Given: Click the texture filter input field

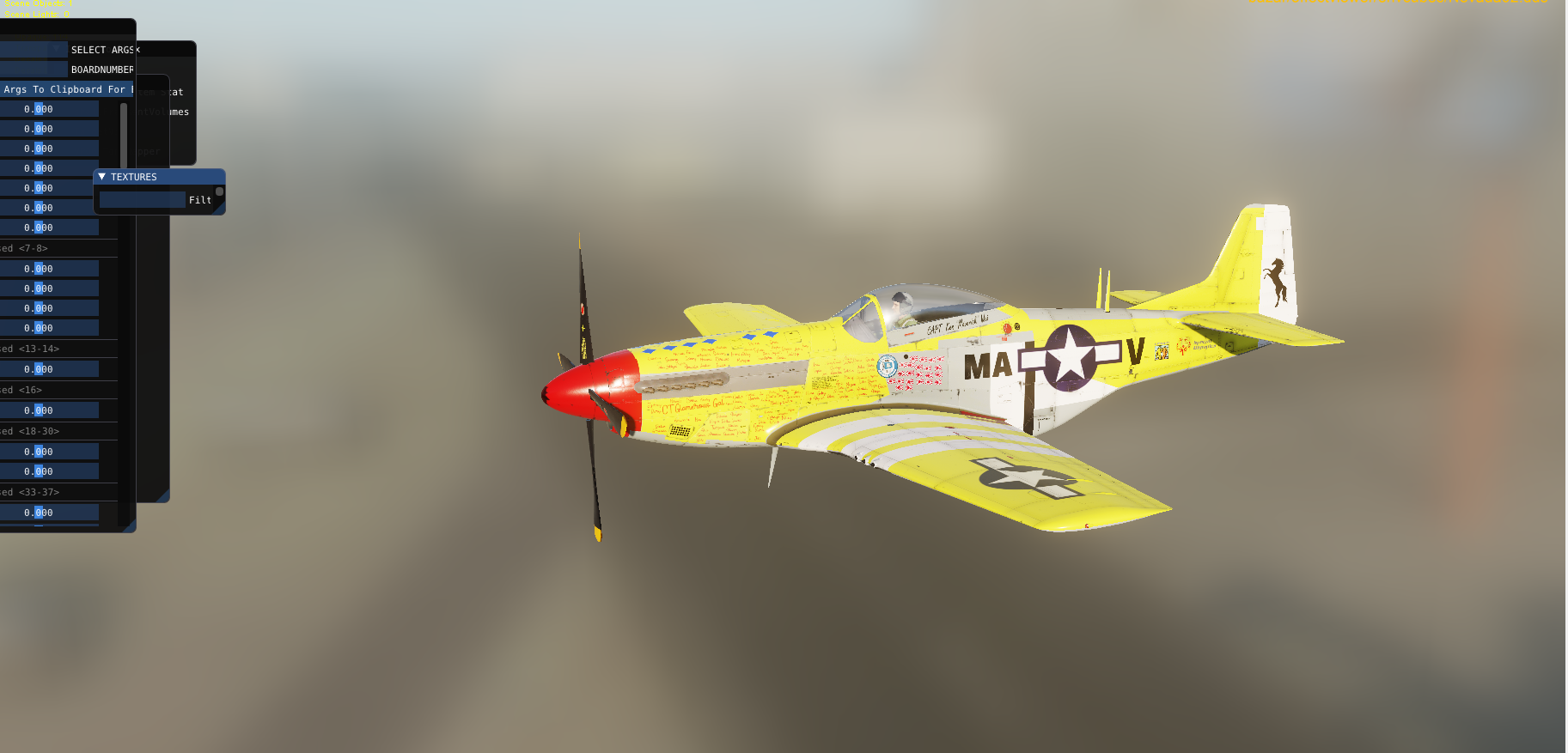Looking at the screenshot, I should click(141, 199).
